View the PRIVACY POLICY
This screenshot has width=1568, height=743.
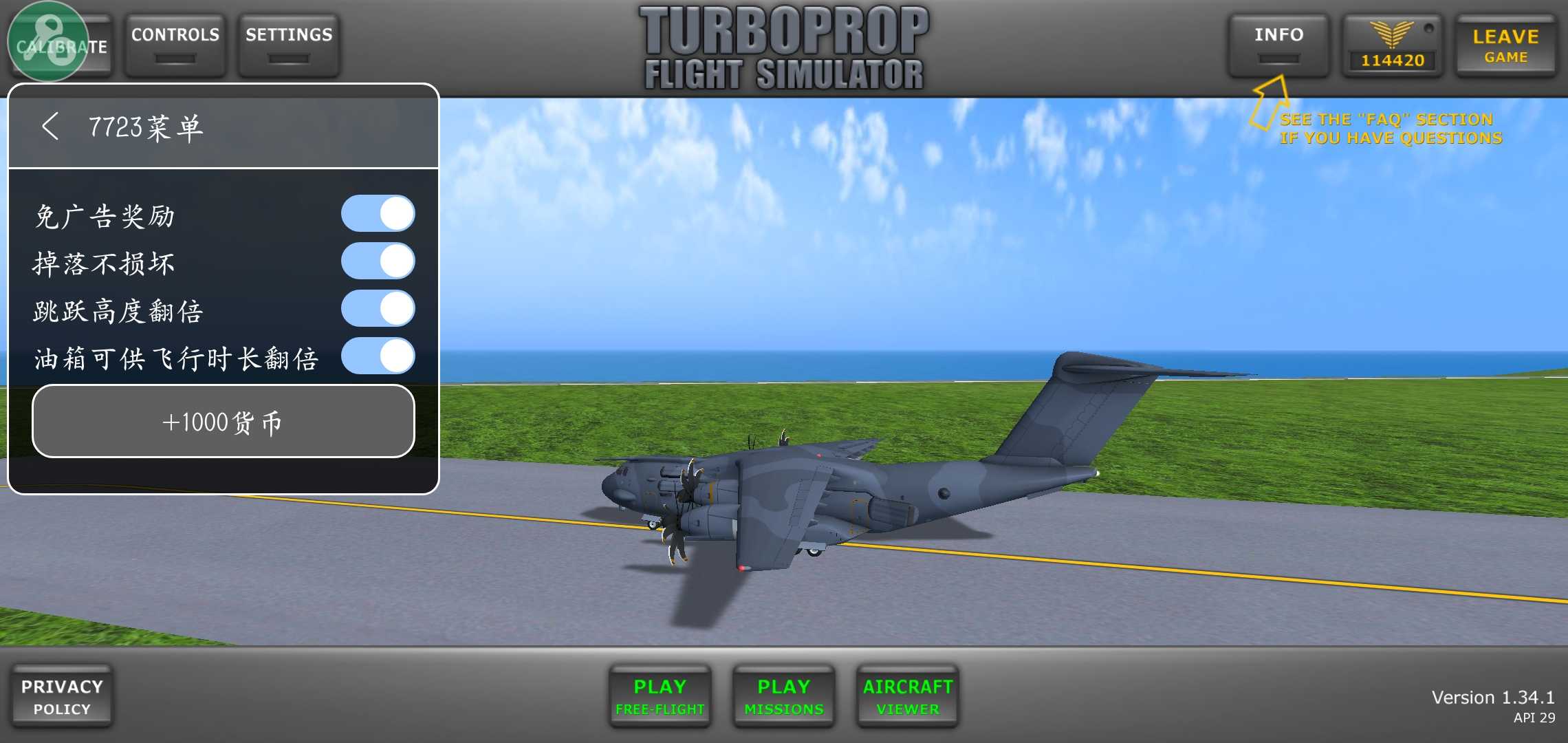[62, 696]
